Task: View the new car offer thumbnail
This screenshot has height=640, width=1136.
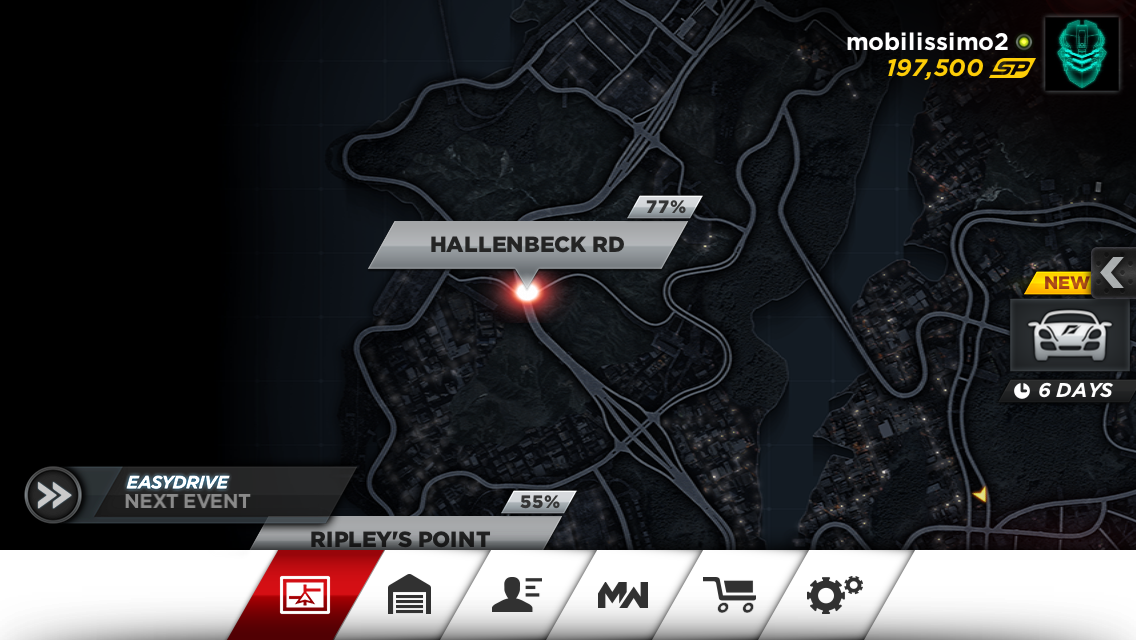Action: [x=1069, y=336]
